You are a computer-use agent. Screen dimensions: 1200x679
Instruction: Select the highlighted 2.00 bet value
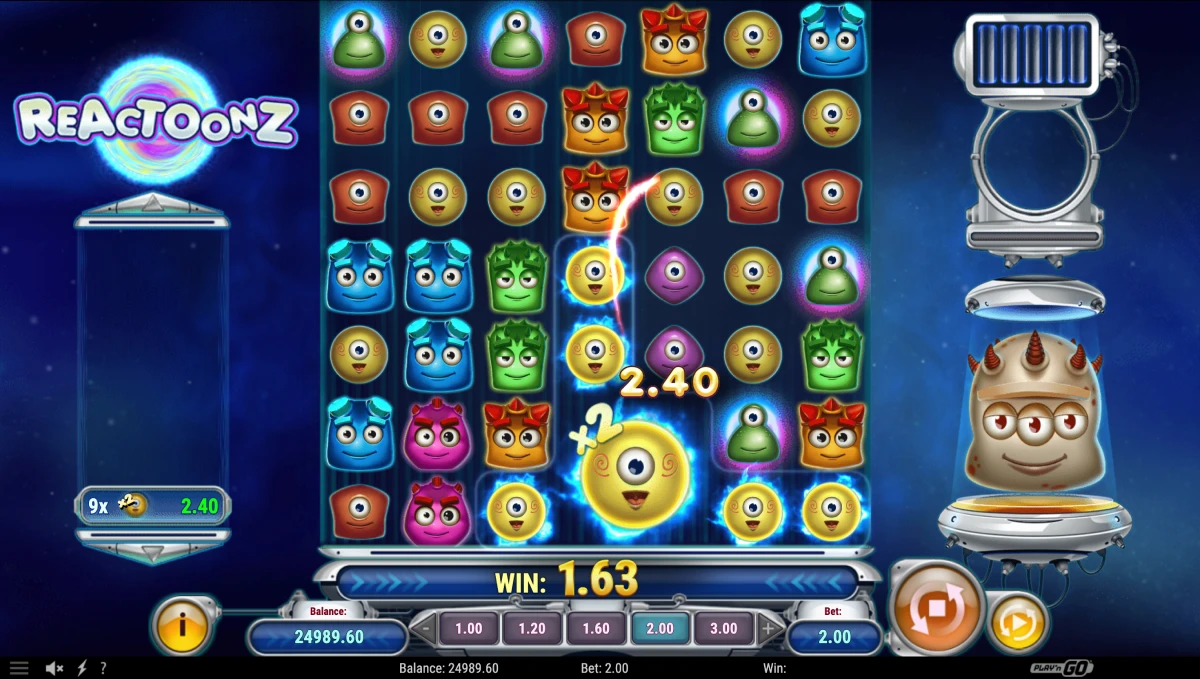click(660, 629)
